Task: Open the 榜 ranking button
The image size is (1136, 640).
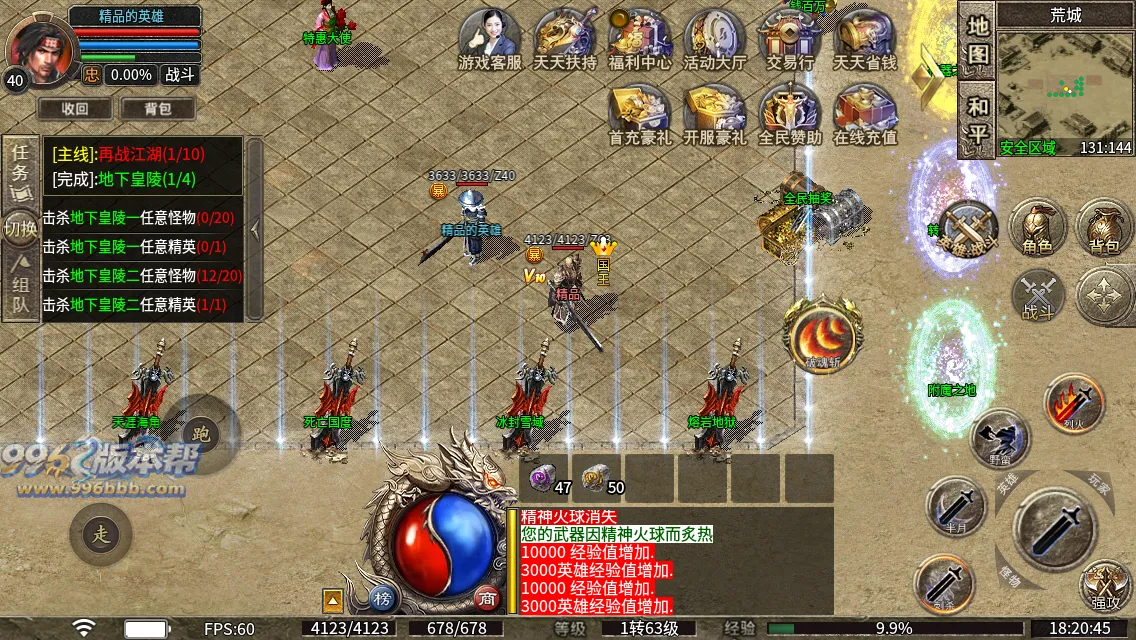Action: [x=382, y=598]
